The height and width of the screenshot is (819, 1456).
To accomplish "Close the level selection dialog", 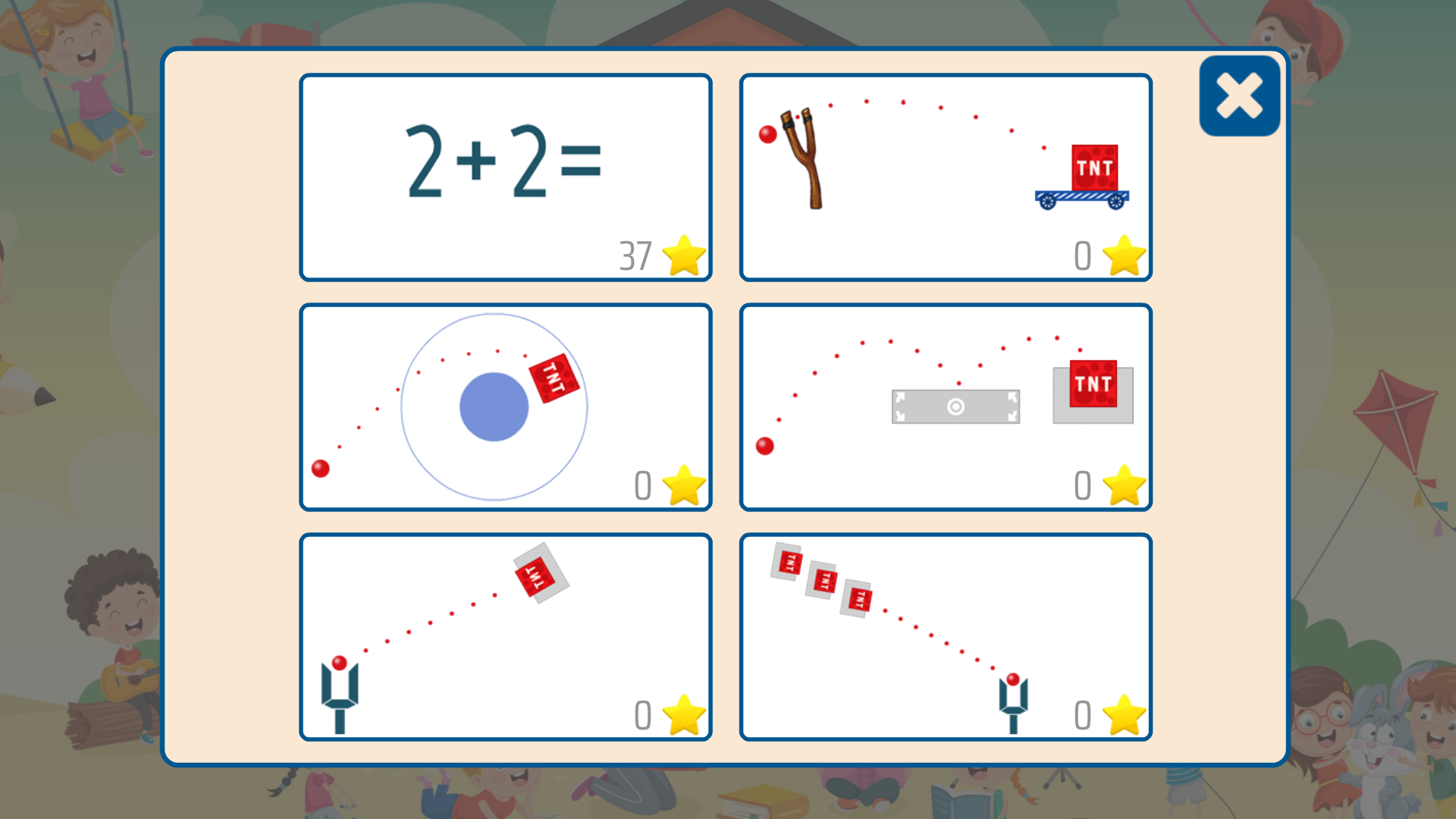I will [1238, 96].
